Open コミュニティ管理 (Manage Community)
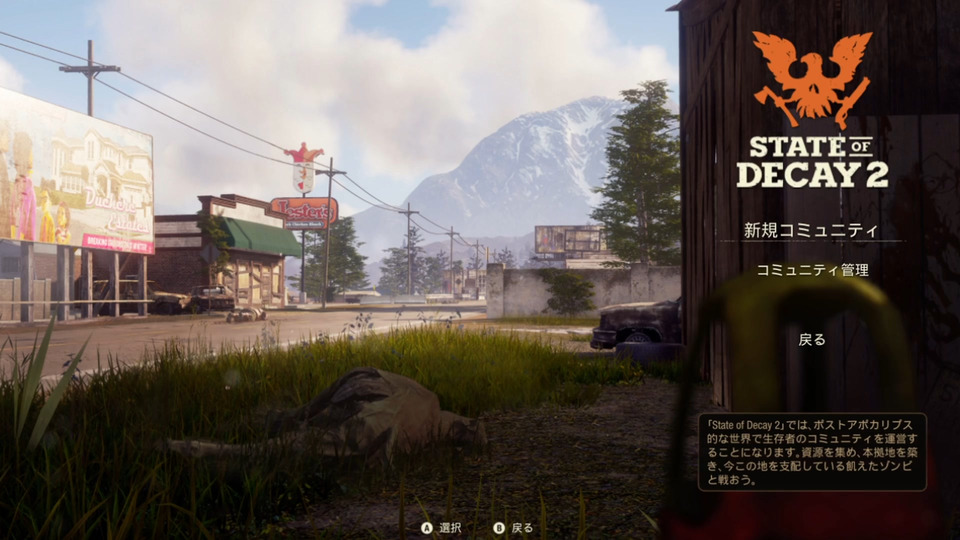The image size is (960, 540). (x=812, y=270)
